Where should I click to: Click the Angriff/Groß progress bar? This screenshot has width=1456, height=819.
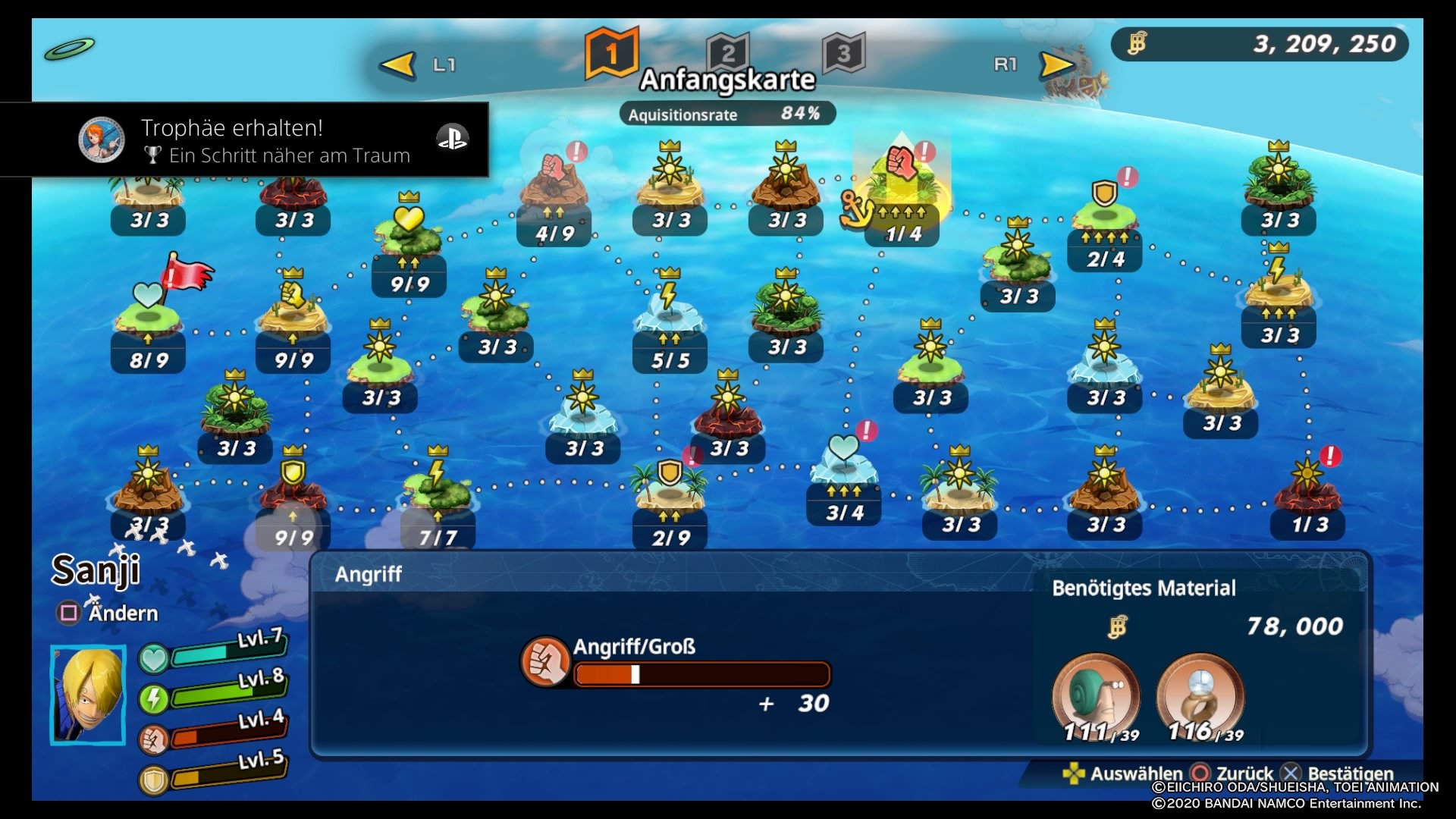click(x=705, y=675)
